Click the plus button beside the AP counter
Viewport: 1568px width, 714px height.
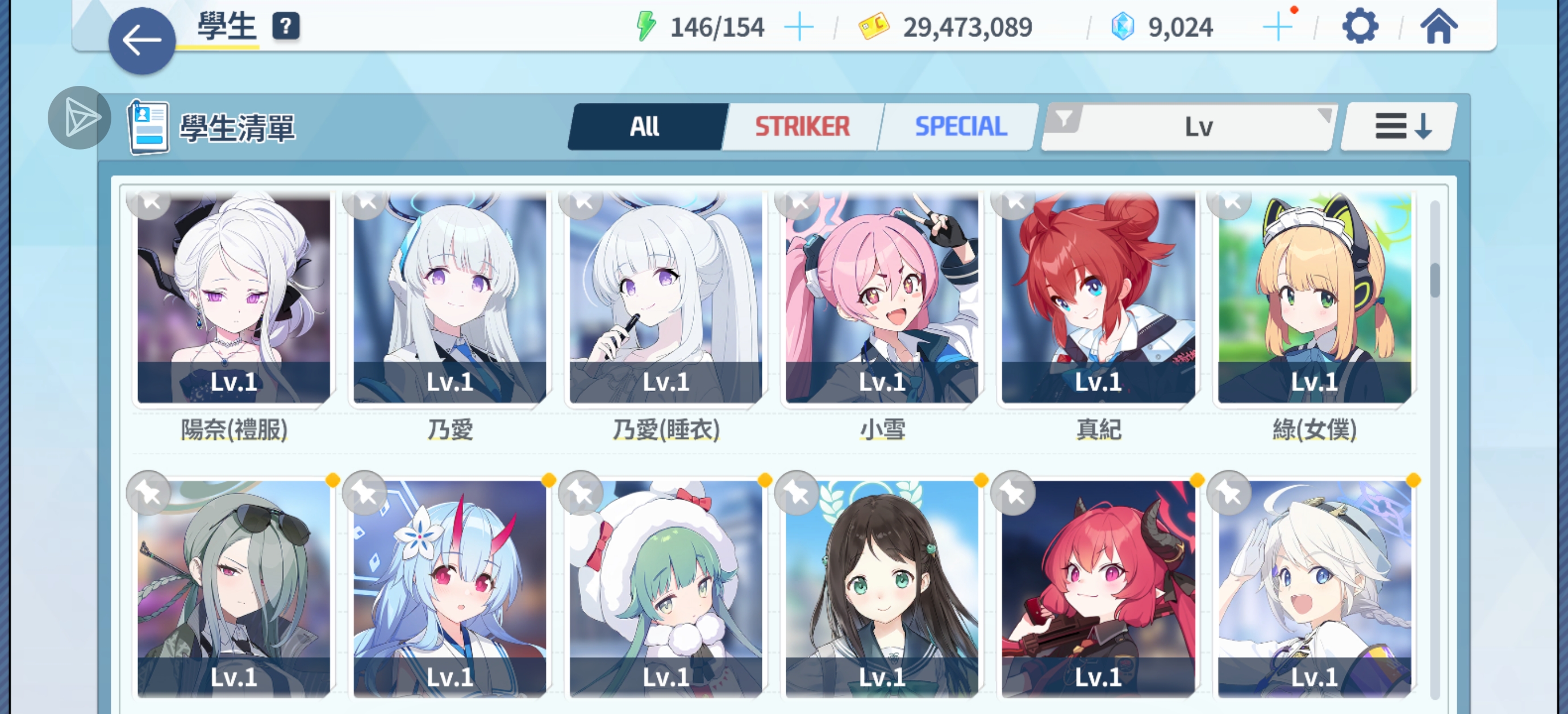click(799, 26)
